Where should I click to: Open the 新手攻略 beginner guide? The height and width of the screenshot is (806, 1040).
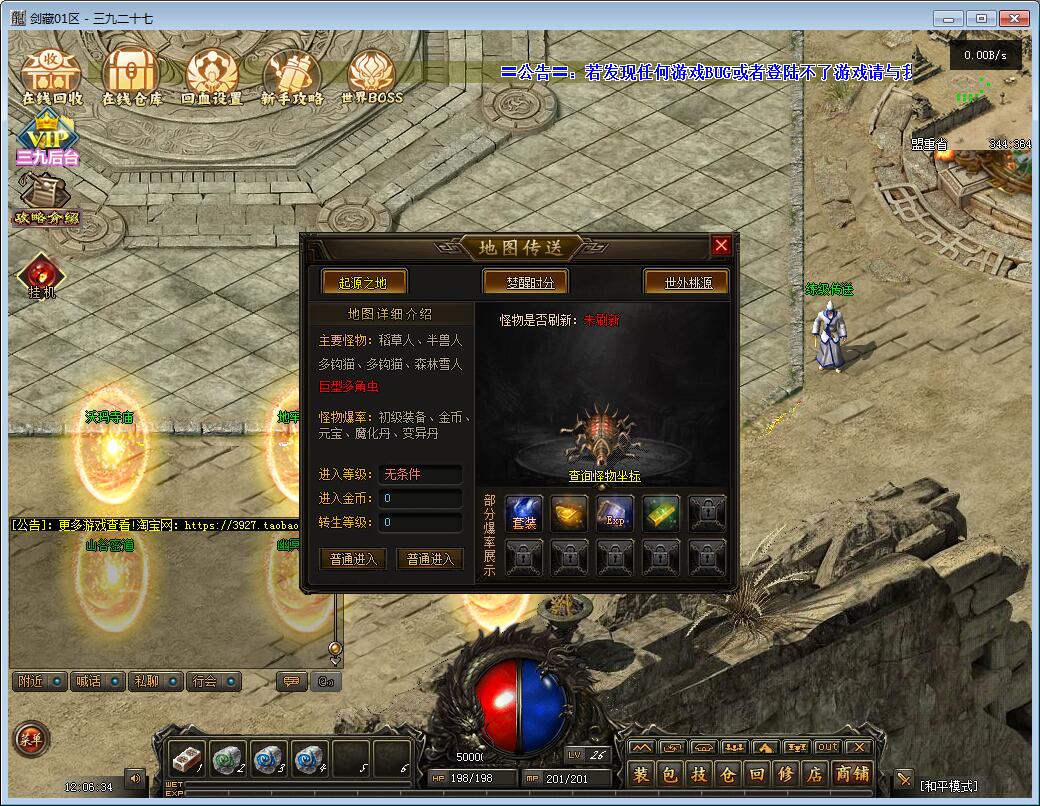click(292, 76)
